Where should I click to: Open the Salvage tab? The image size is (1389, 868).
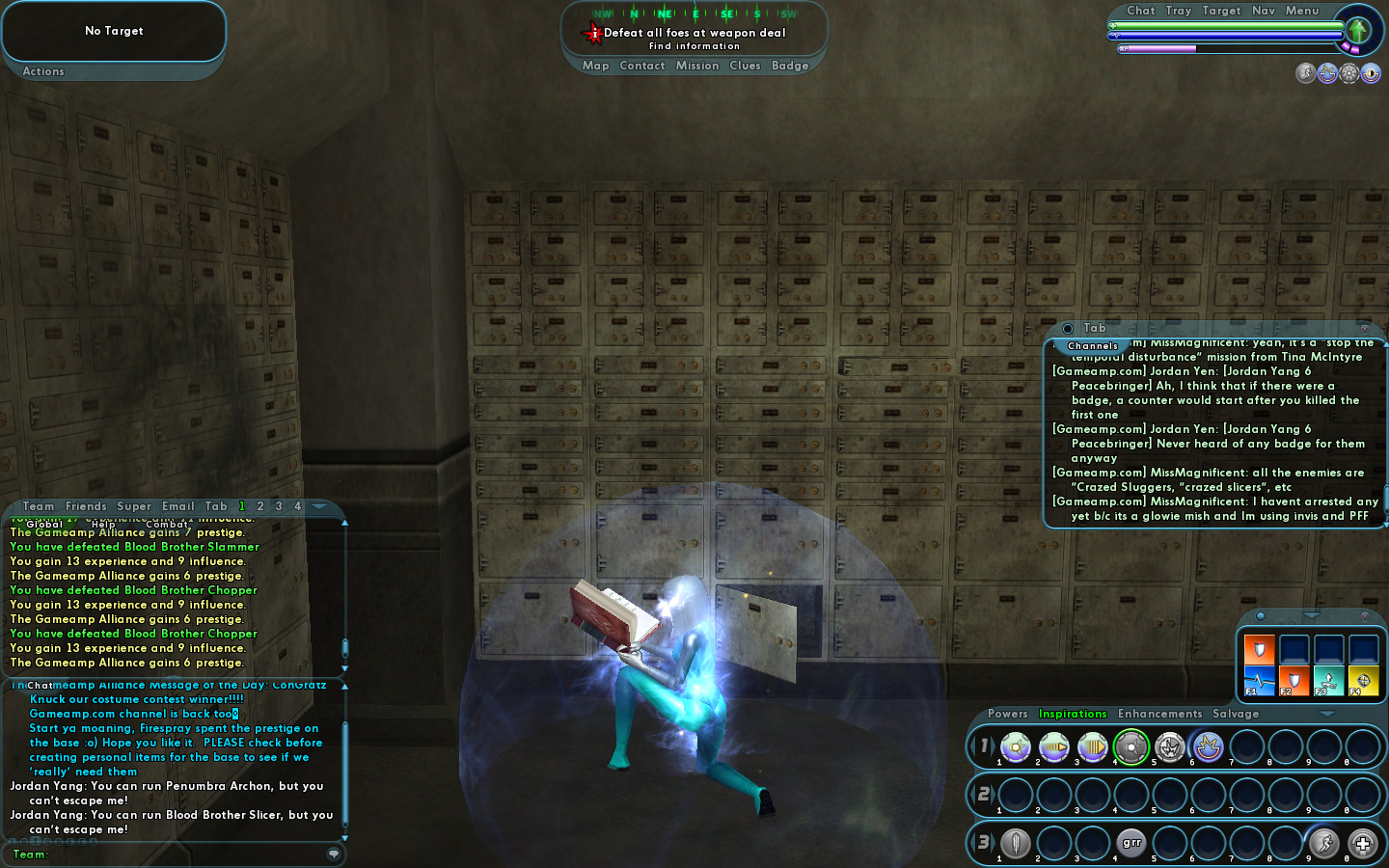(x=1235, y=714)
